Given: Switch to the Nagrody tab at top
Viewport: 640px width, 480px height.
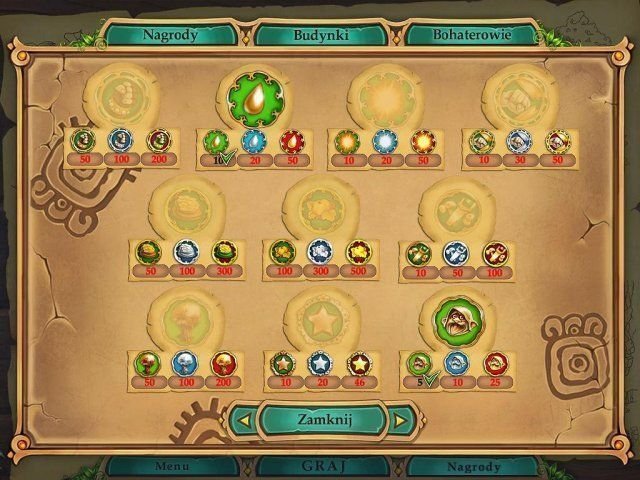Looking at the screenshot, I should tap(169, 33).
